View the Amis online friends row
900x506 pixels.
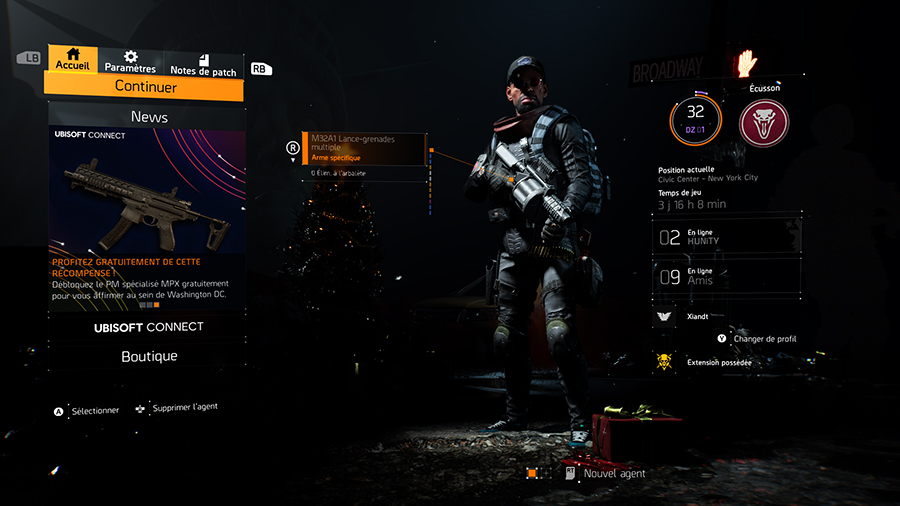tap(728, 277)
